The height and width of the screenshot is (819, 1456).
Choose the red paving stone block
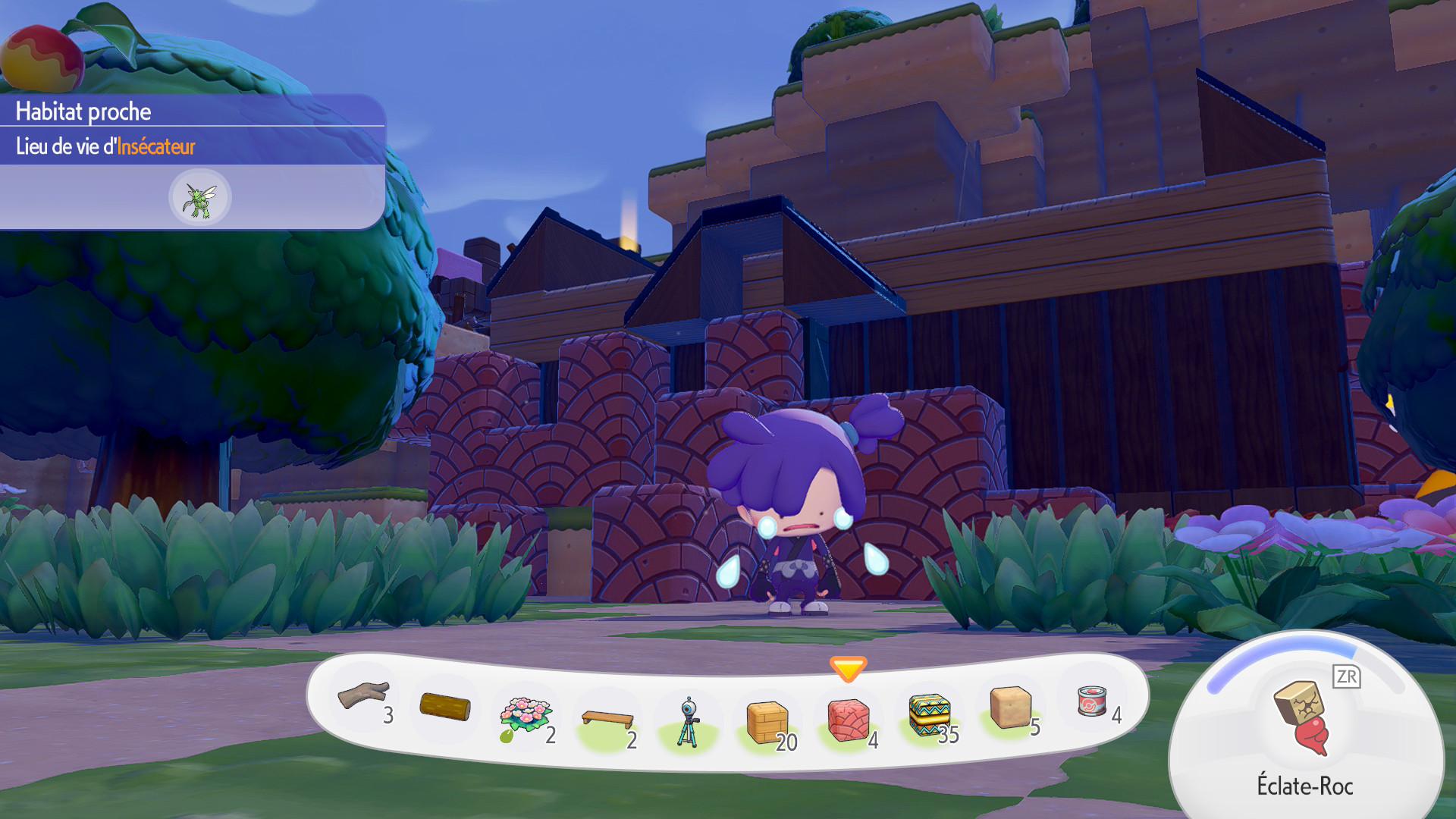coord(848,720)
